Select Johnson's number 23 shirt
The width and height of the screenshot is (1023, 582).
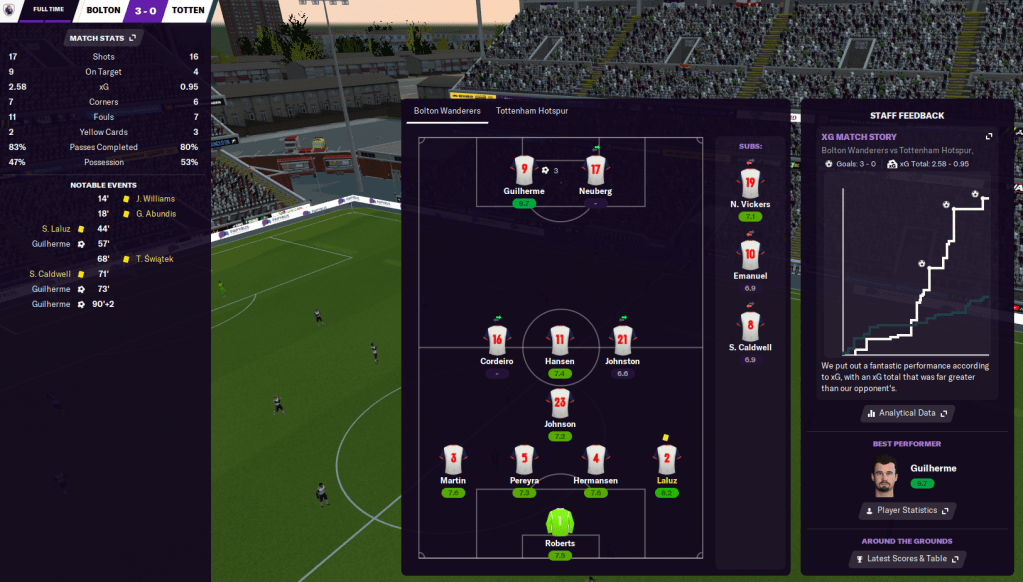point(560,403)
